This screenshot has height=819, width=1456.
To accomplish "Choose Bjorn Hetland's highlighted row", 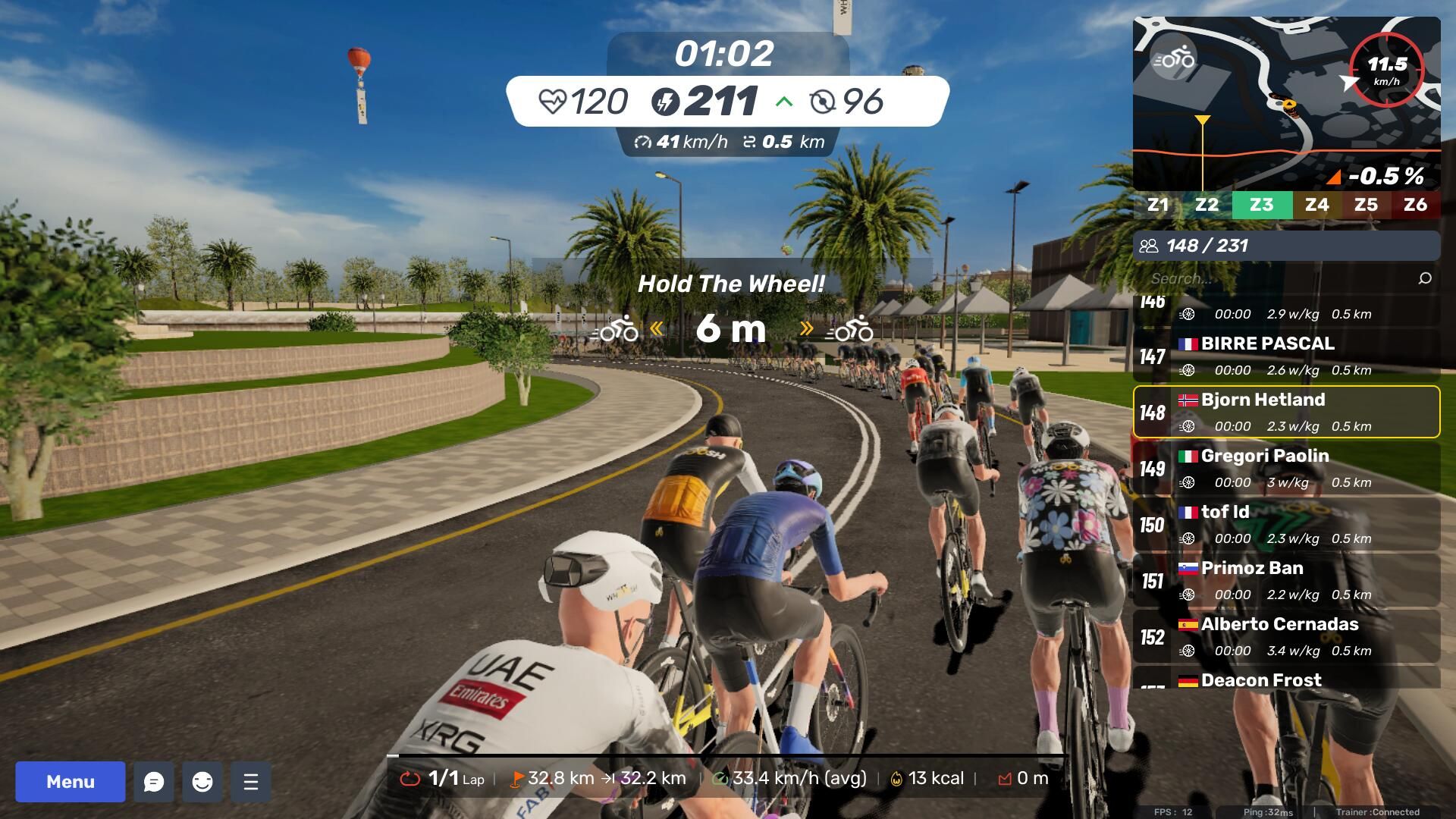I will click(1286, 412).
